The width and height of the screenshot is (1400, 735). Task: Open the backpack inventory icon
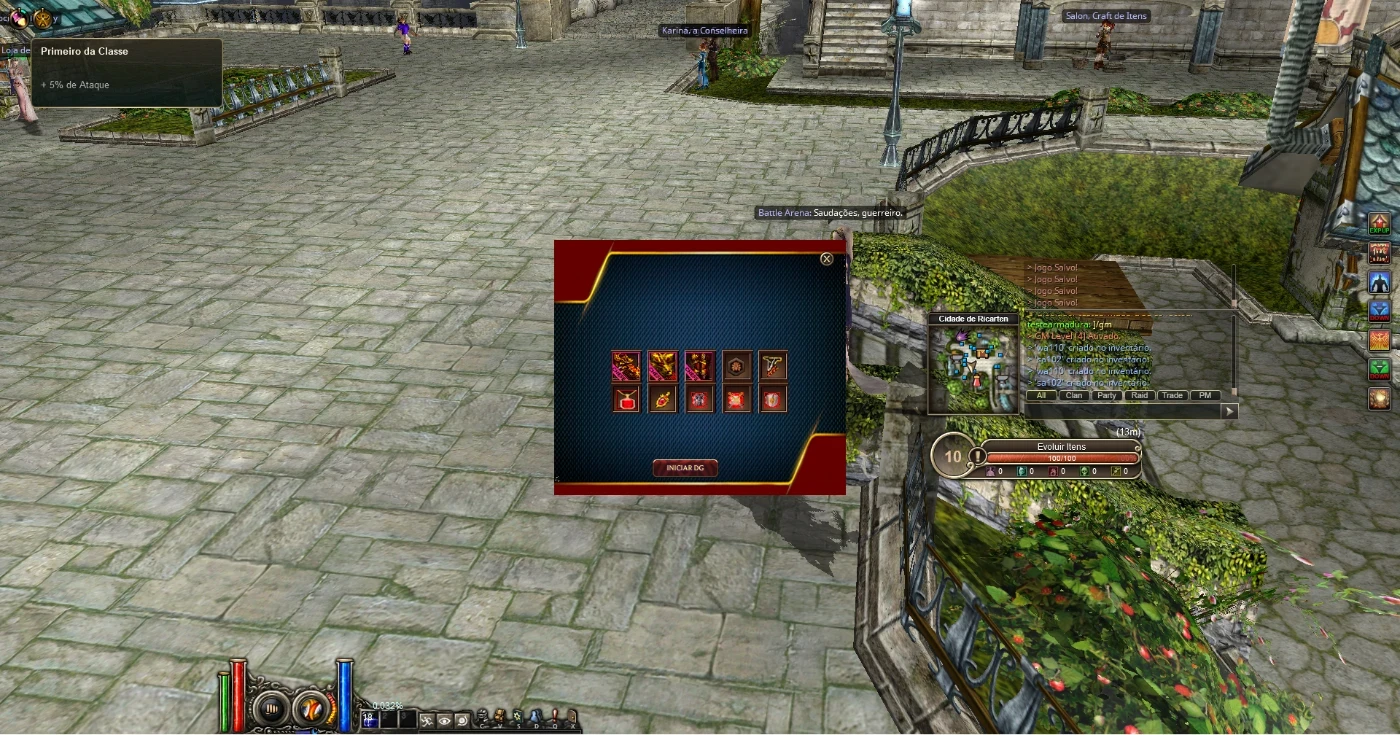[x=499, y=717]
